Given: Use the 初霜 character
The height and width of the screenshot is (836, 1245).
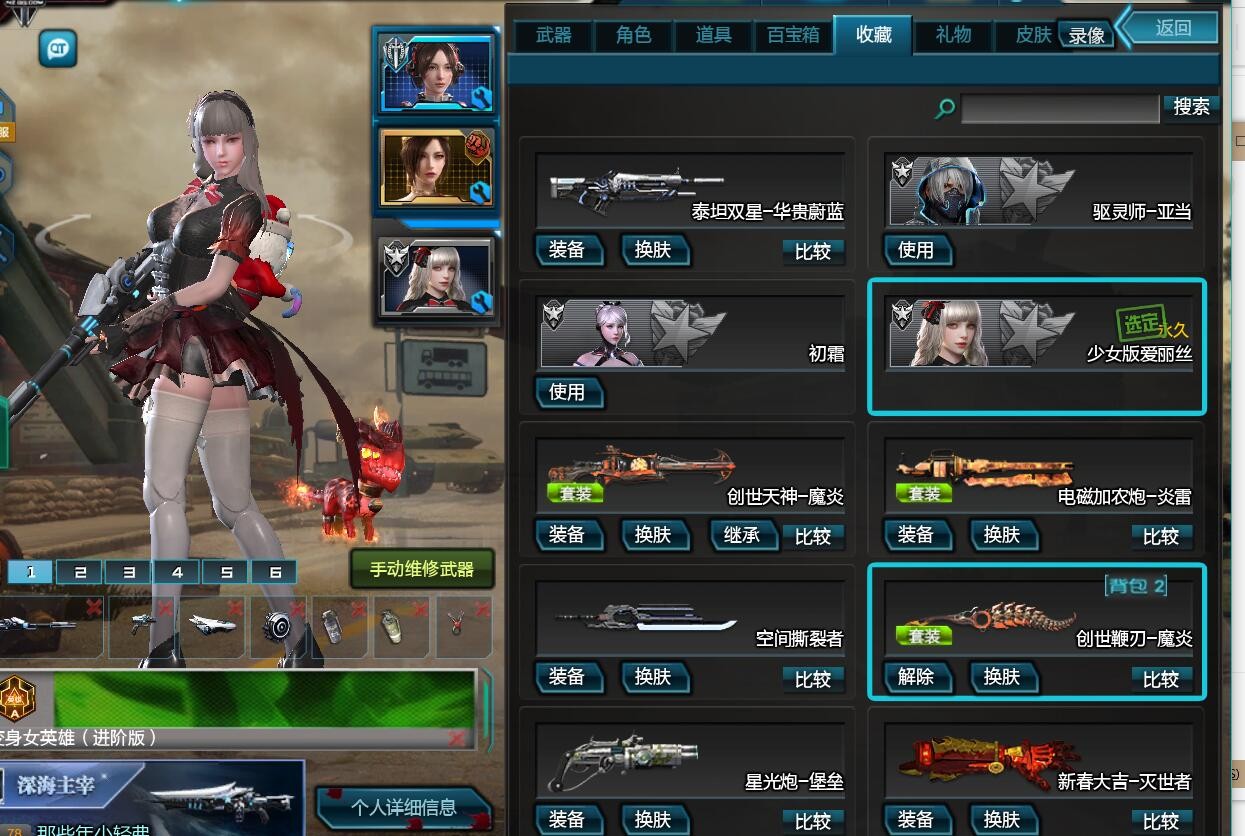Looking at the screenshot, I should click(567, 392).
